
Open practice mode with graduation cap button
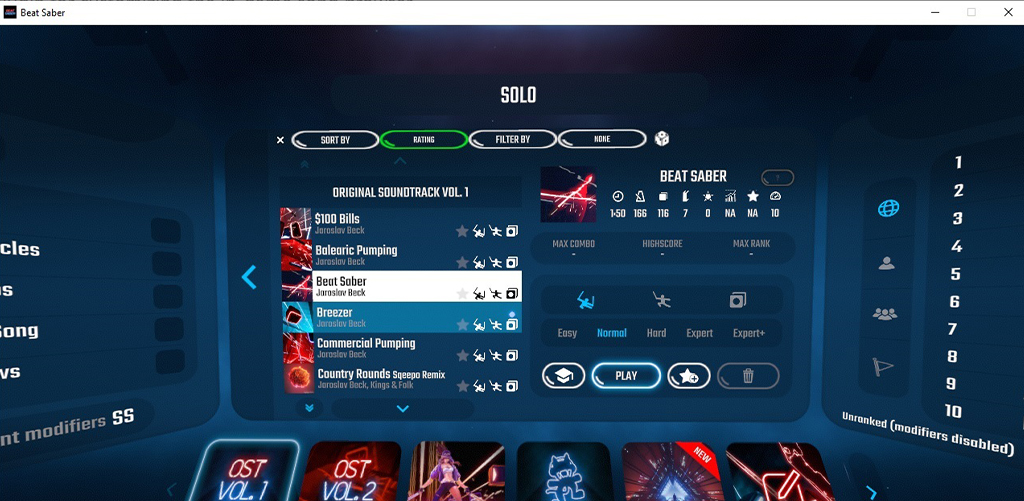pos(564,376)
